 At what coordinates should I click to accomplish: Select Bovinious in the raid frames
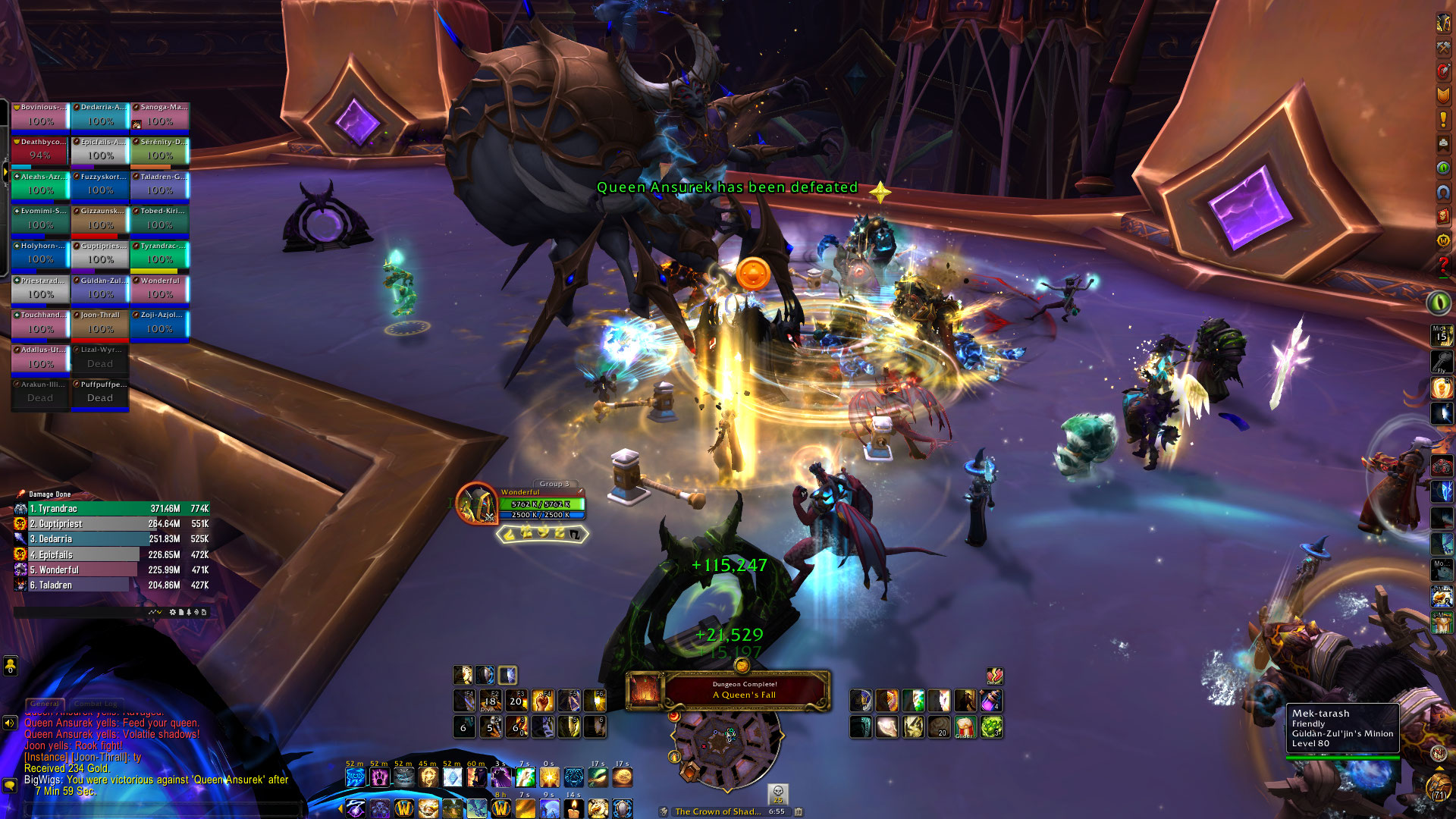(x=40, y=117)
